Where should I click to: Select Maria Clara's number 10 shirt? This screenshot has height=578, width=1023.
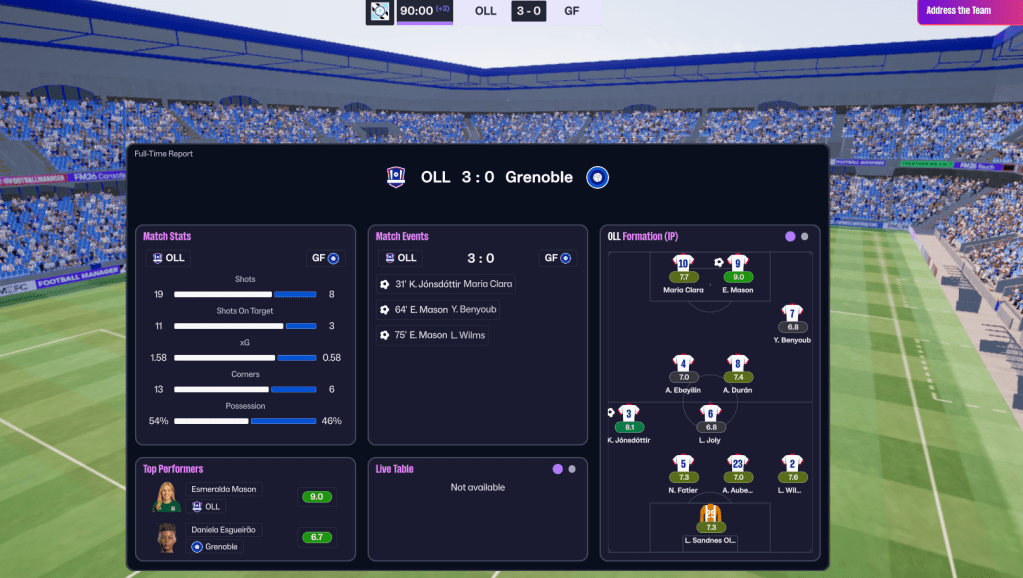pos(683,263)
